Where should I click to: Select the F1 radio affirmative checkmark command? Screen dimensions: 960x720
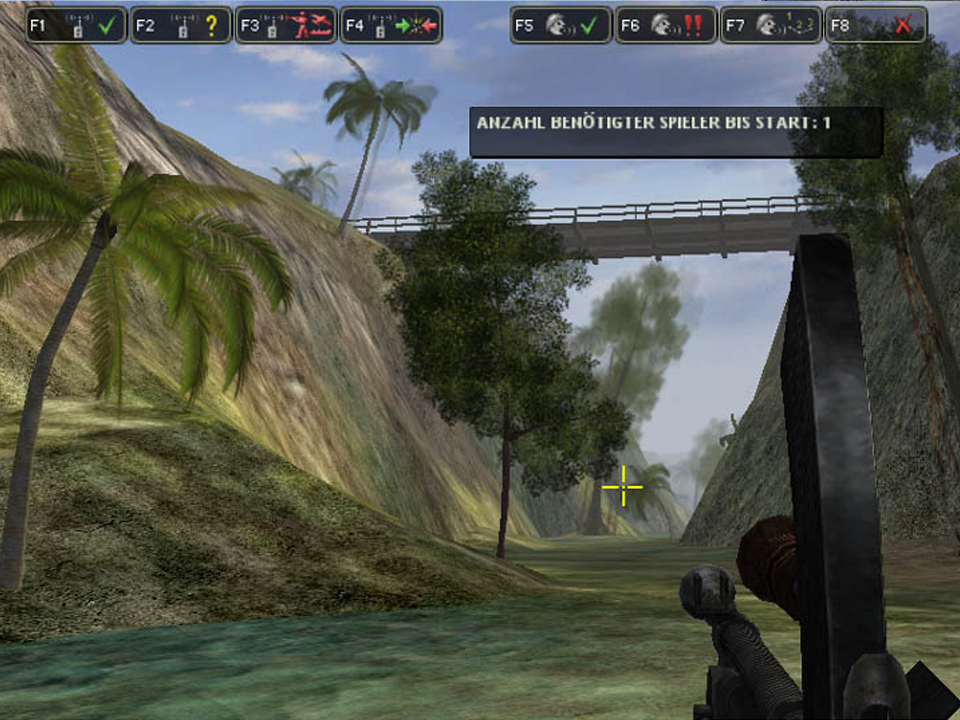coord(77,25)
